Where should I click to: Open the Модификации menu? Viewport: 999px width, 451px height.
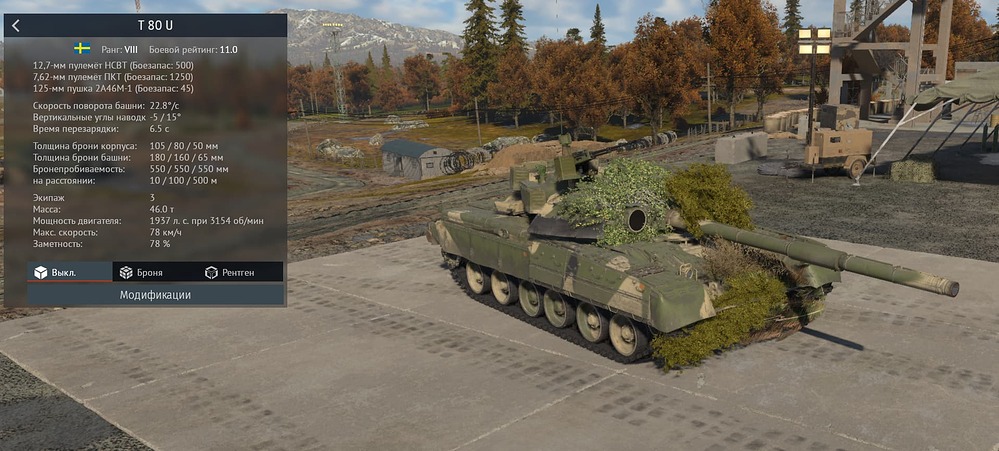tap(155, 295)
